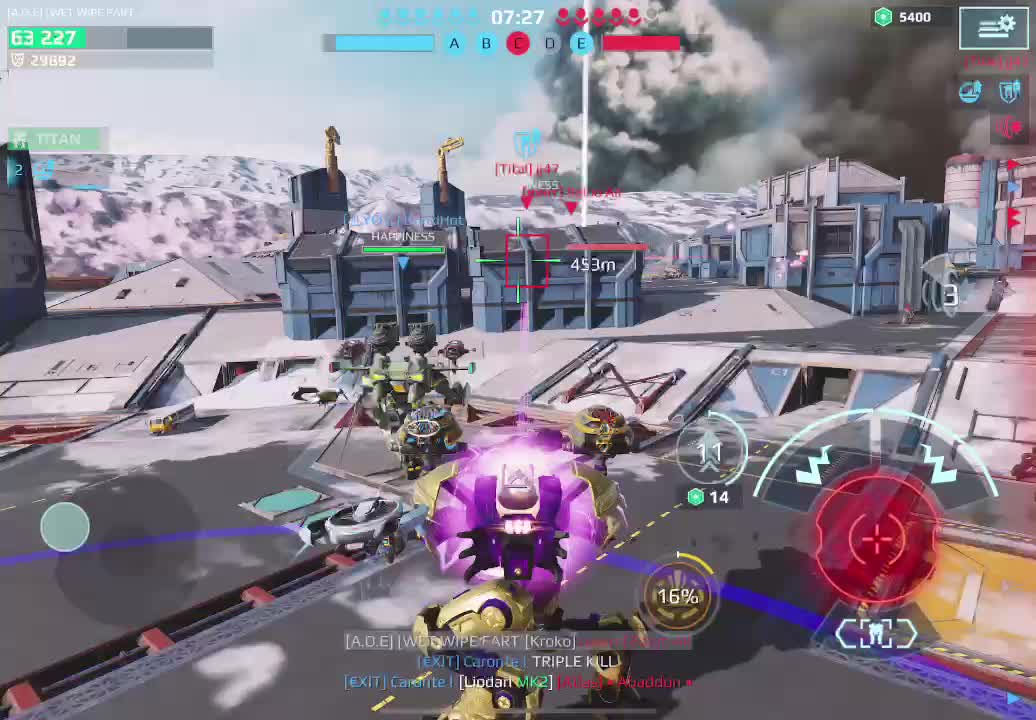Tap beacon A indicator
This screenshot has width=1036, height=720.
454,43
